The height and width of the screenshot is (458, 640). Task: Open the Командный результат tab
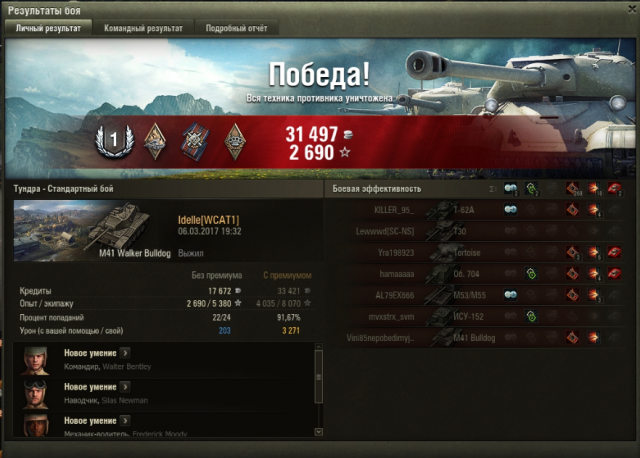(x=143, y=28)
